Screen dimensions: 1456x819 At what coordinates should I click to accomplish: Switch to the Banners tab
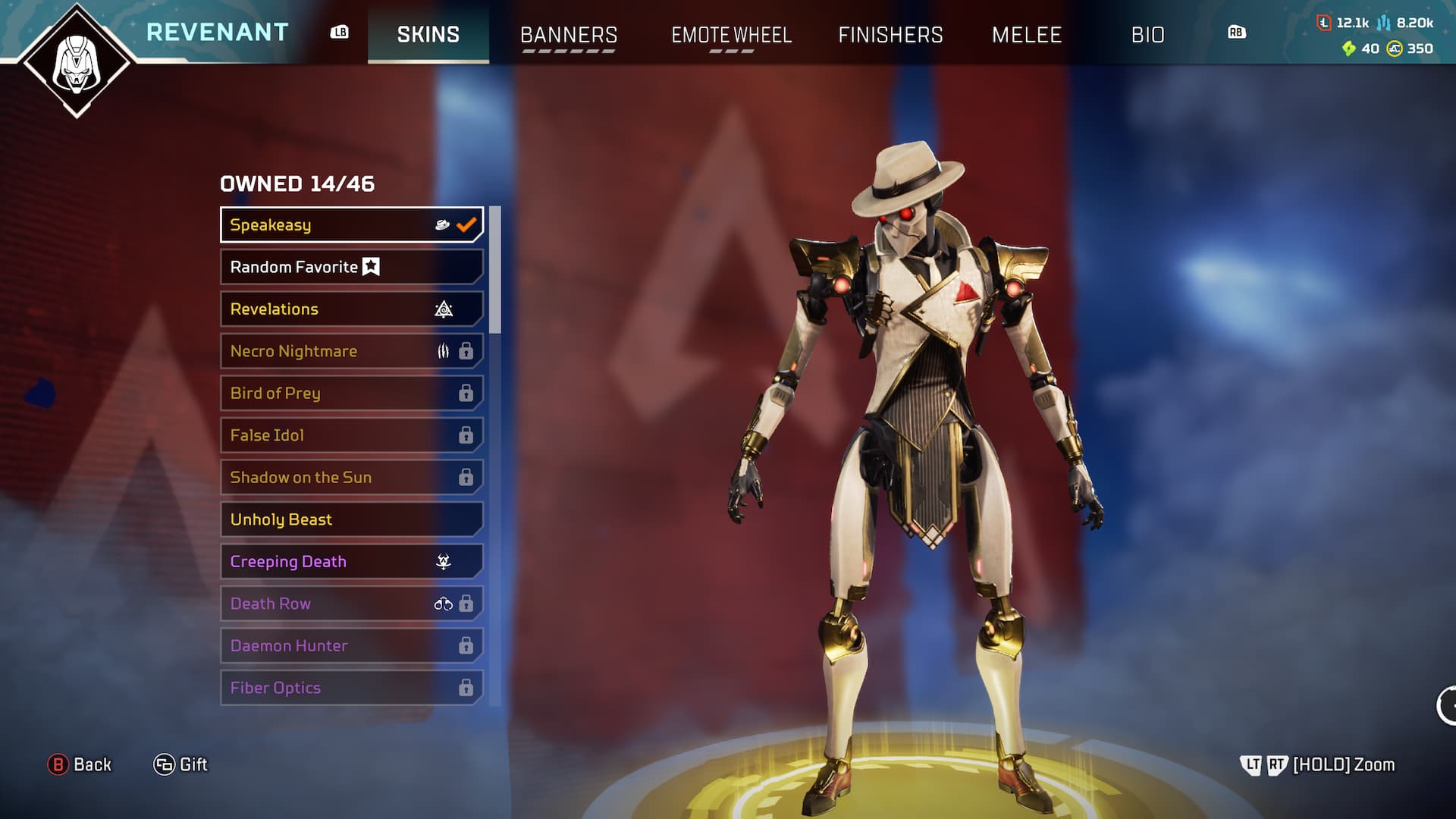pyautogui.click(x=568, y=35)
